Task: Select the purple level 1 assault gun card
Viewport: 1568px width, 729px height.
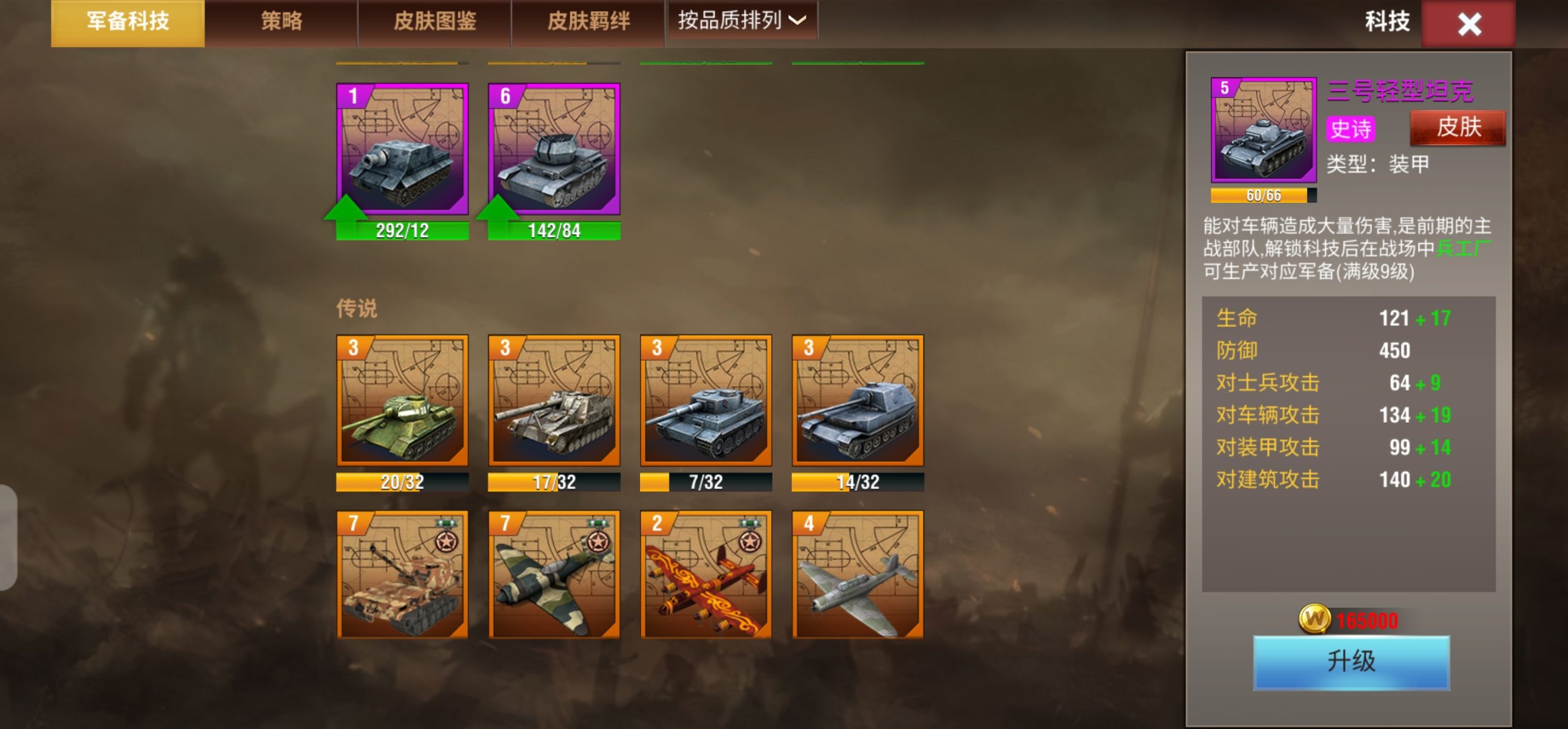Action: pyautogui.click(x=402, y=149)
